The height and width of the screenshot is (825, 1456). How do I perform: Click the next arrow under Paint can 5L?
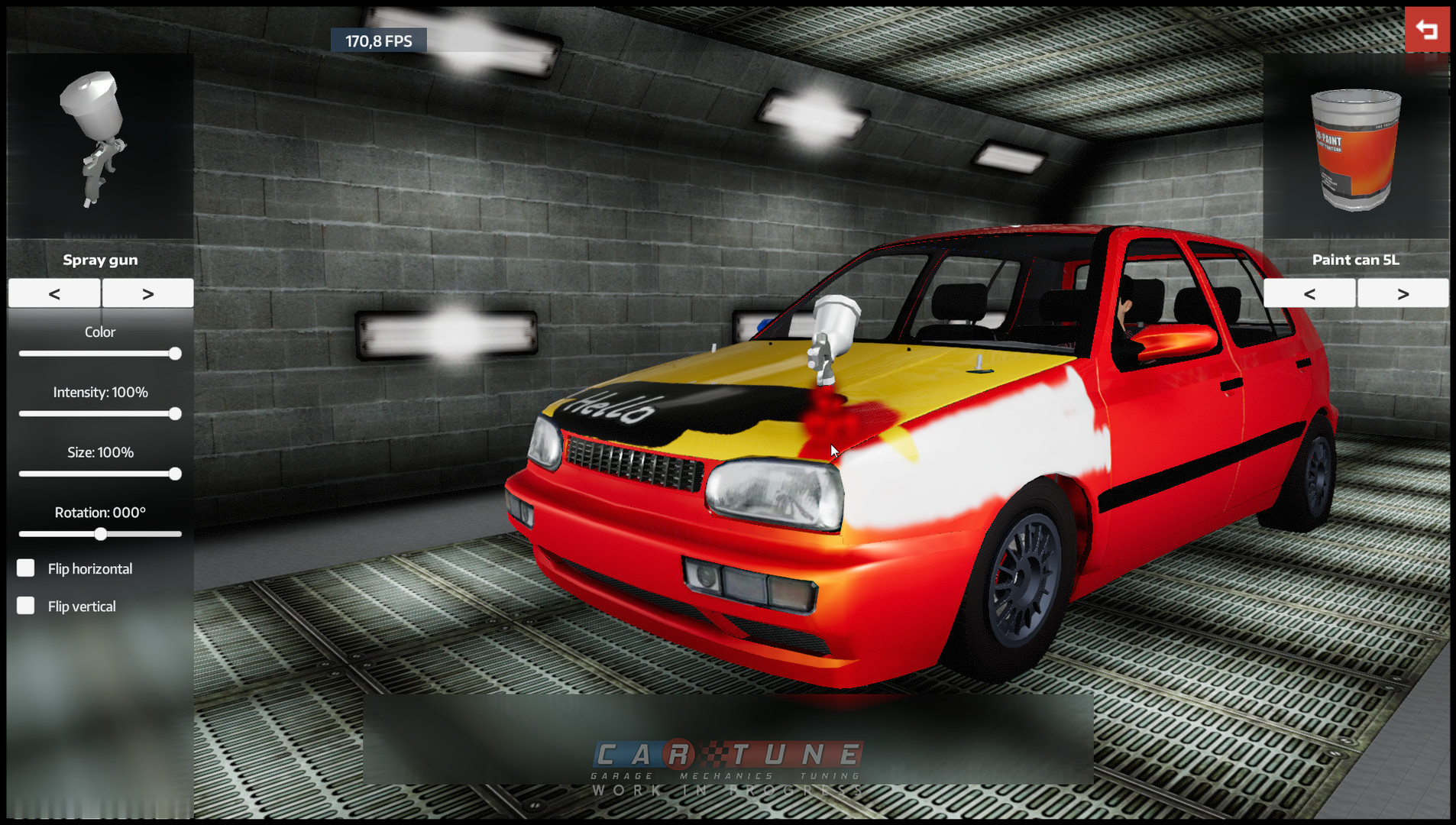pos(1403,293)
